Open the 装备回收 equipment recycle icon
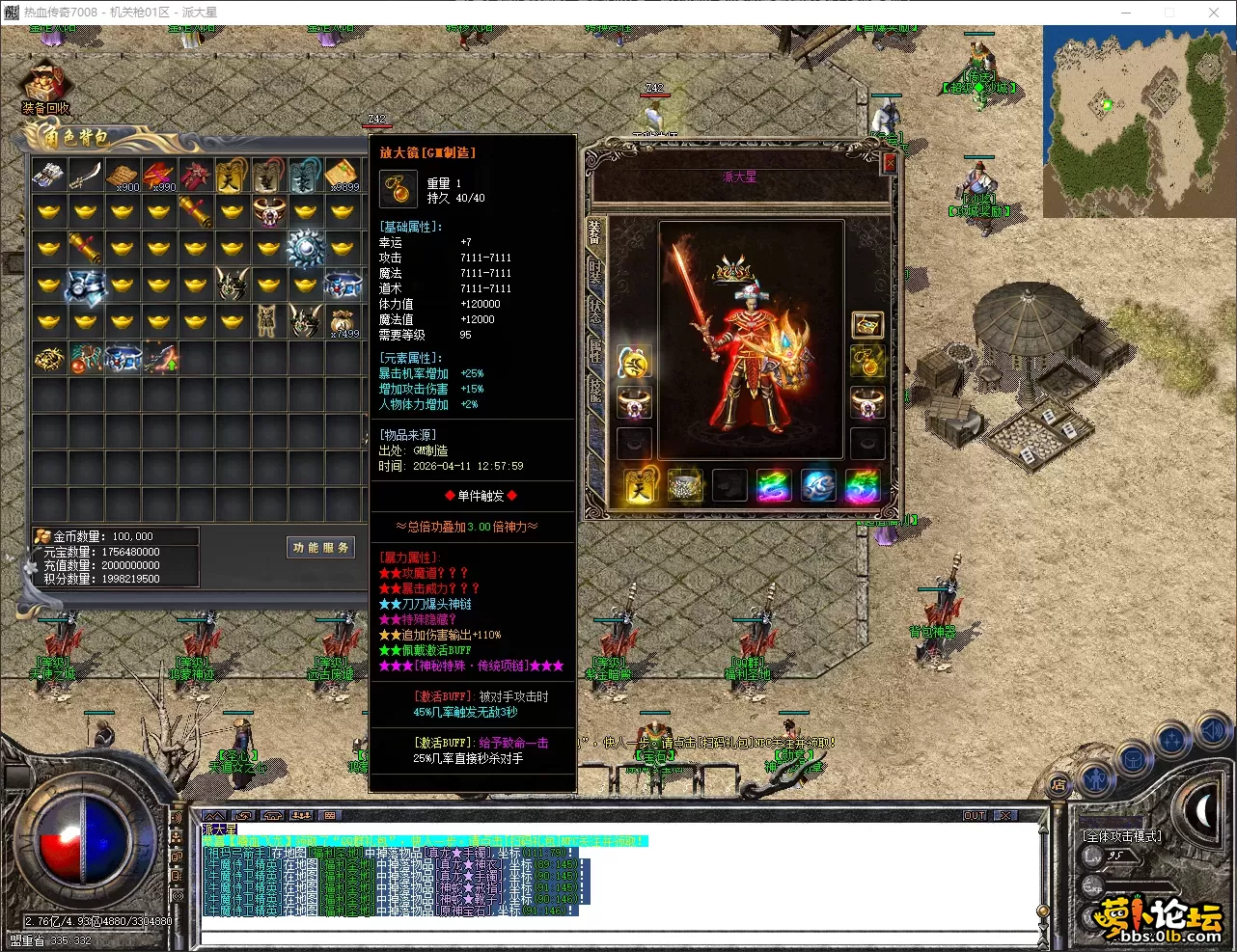The height and width of the screenshot is (952, 1237). tap(43, 90)
